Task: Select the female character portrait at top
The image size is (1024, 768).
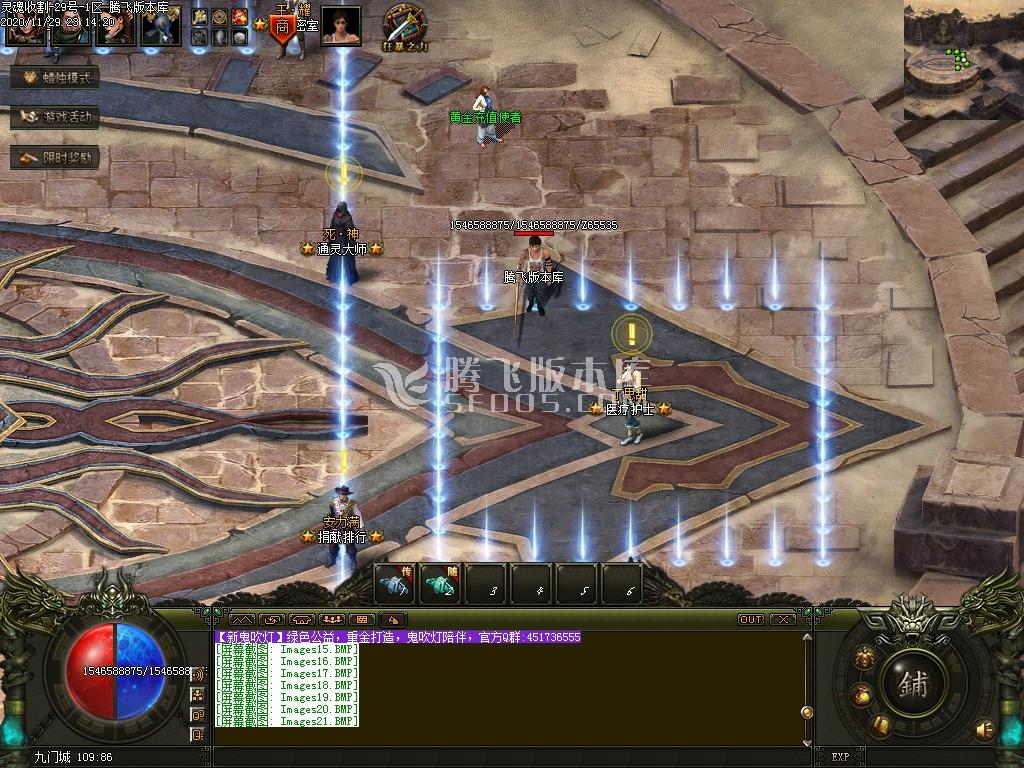Action: (x=341, y=25)
